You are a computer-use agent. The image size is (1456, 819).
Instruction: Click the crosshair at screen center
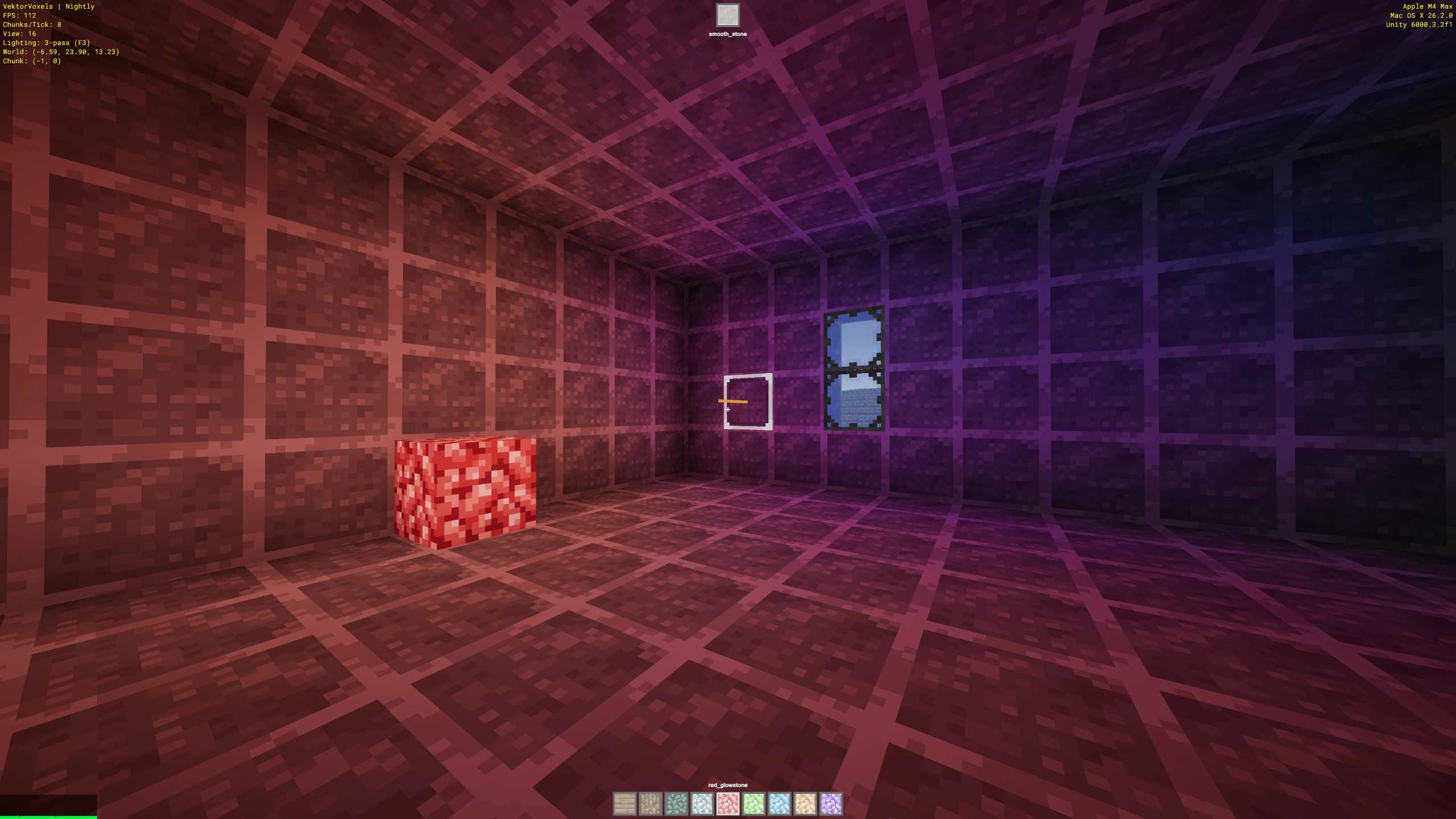728,409
